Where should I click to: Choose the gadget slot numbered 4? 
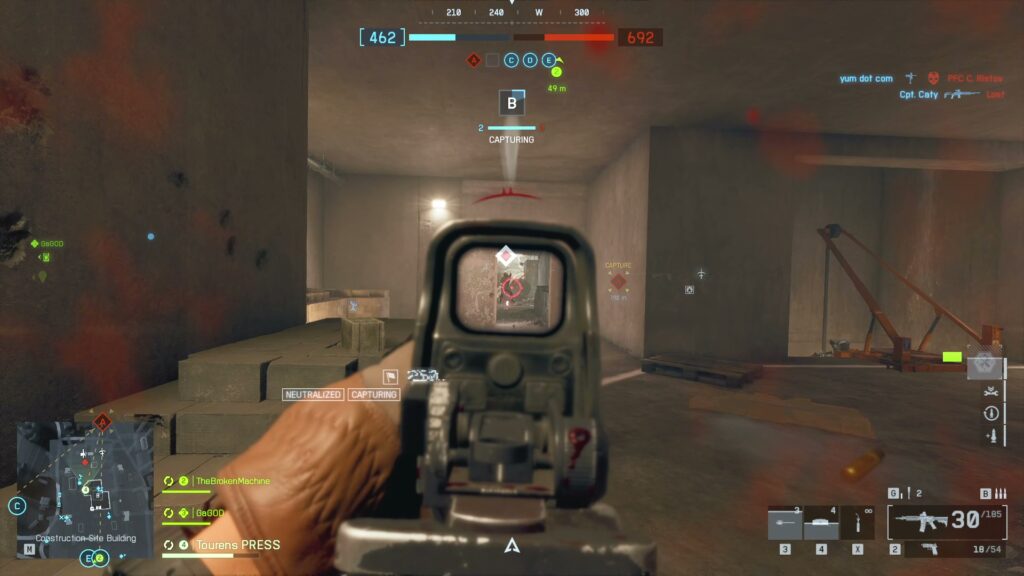point(820,524)
